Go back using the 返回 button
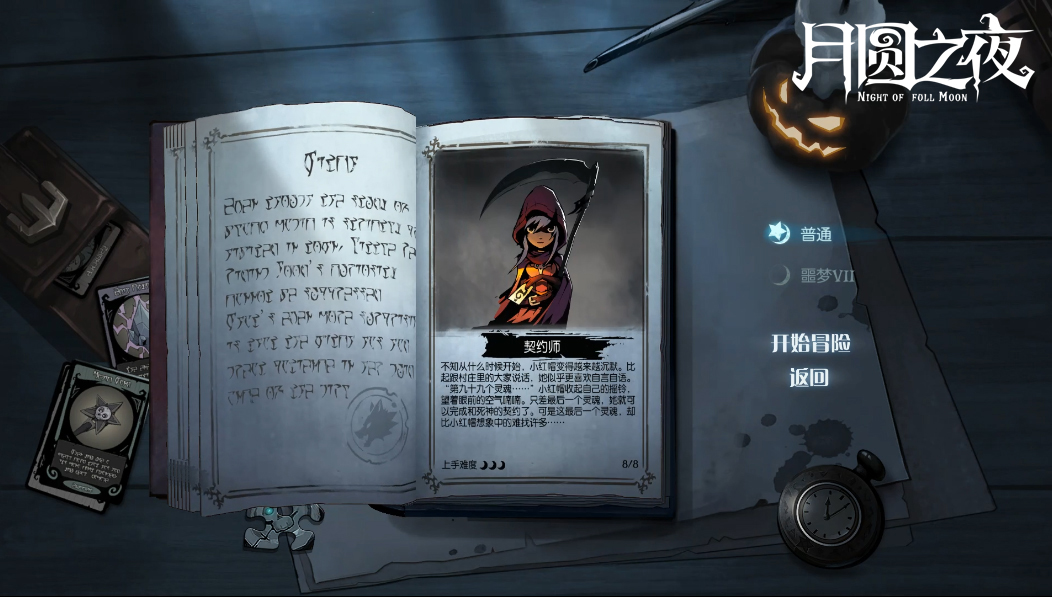 [x=809, y=378]
